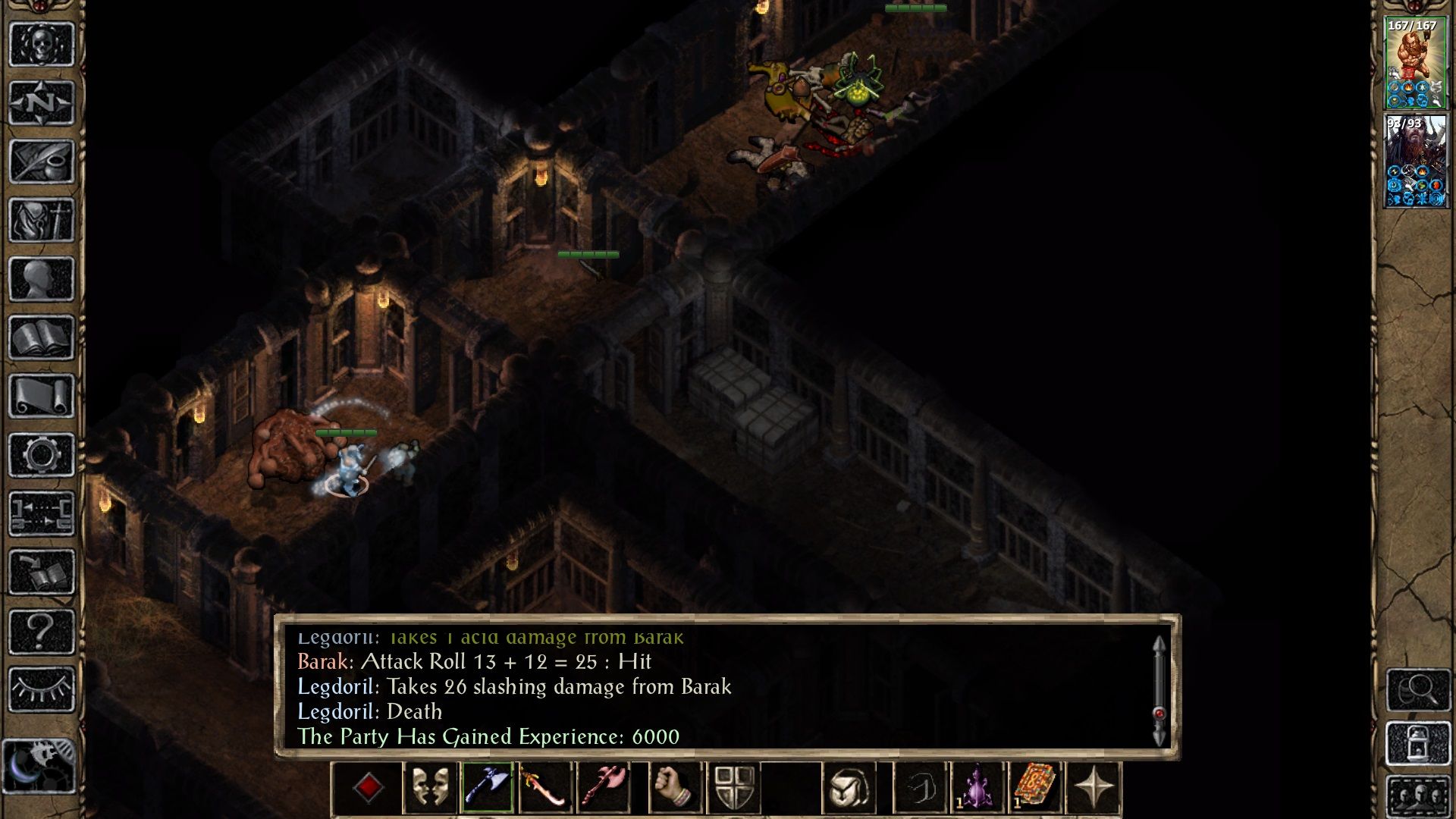Image resolution: width=1456 pixels, height=819 pixels.
Task: Show the character record via the head icon
Action: click(42, 278)
